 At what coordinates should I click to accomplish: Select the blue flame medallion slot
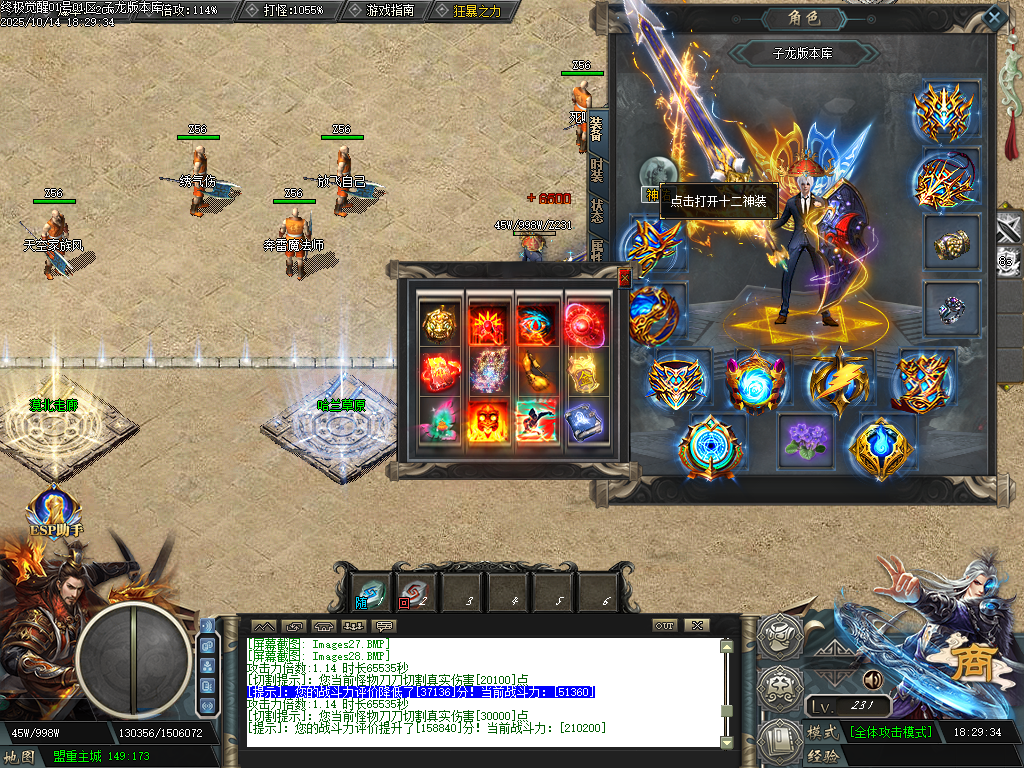[883, 446]
